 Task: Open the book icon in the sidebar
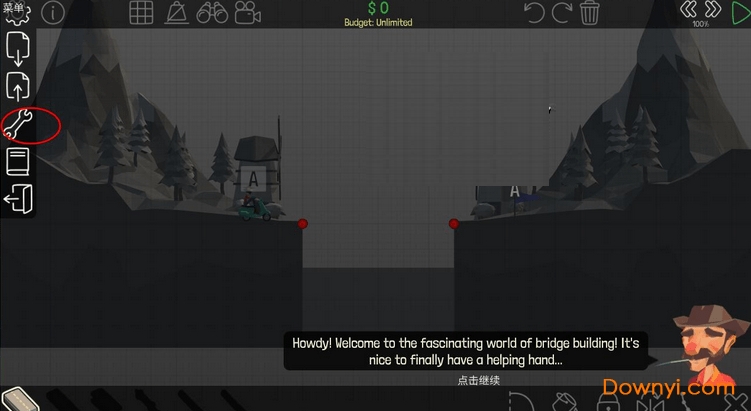click(18, 161)
